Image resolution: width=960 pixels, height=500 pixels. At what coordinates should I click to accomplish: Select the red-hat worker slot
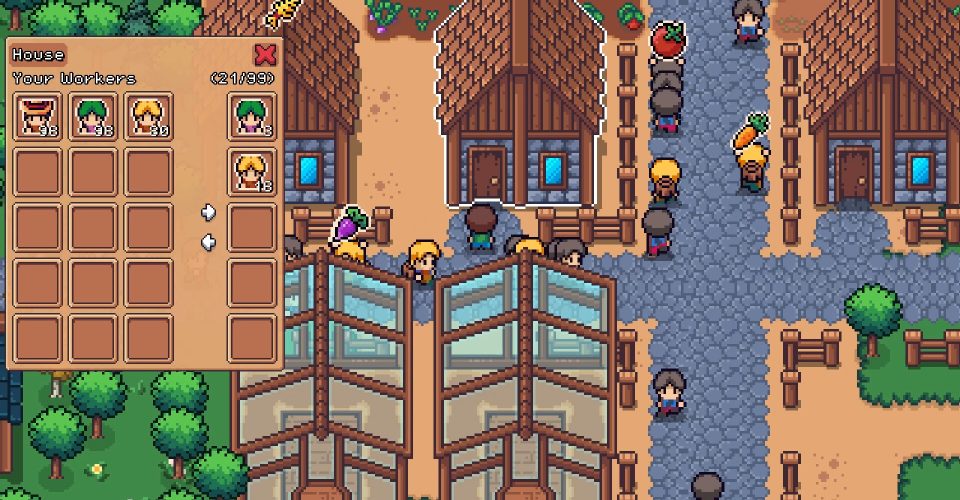pos(39,116)
